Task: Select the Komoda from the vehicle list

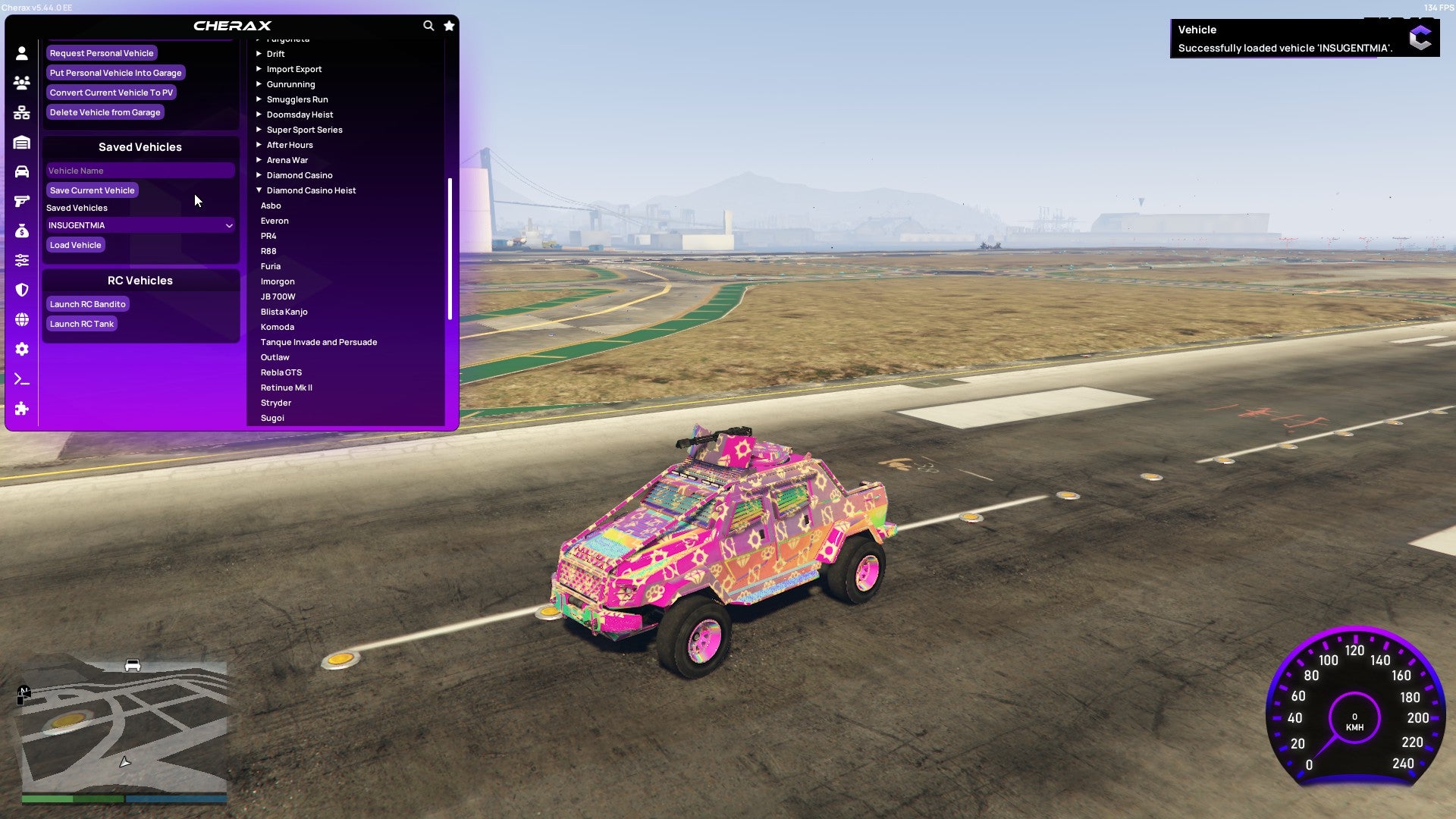Action: coord(278,327)
